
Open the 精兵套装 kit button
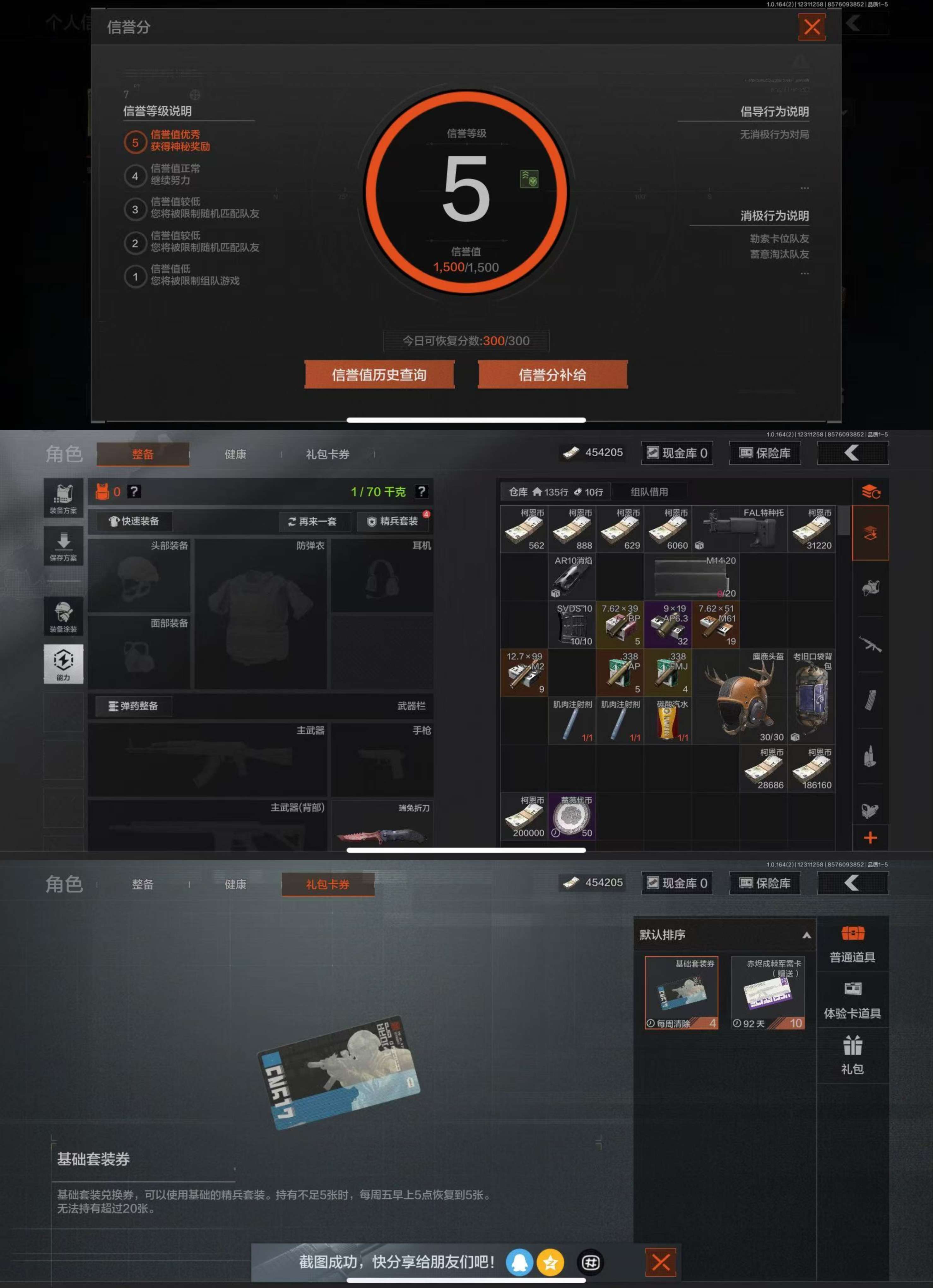pyautogui.click(x=393, y=521)
